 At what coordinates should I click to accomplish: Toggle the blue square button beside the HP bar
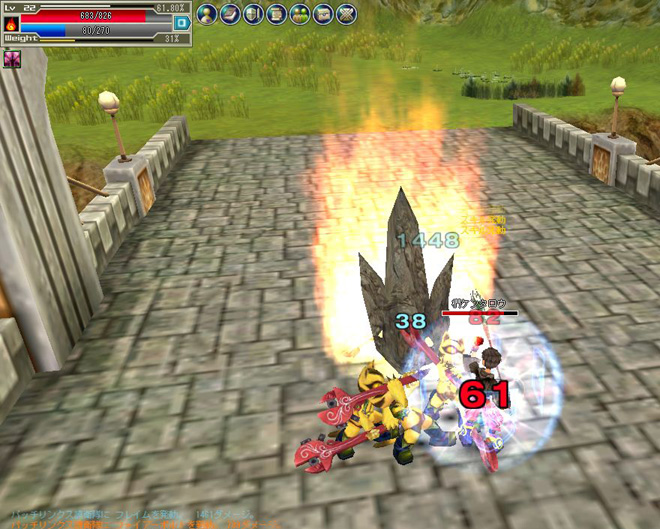point(181,22)
